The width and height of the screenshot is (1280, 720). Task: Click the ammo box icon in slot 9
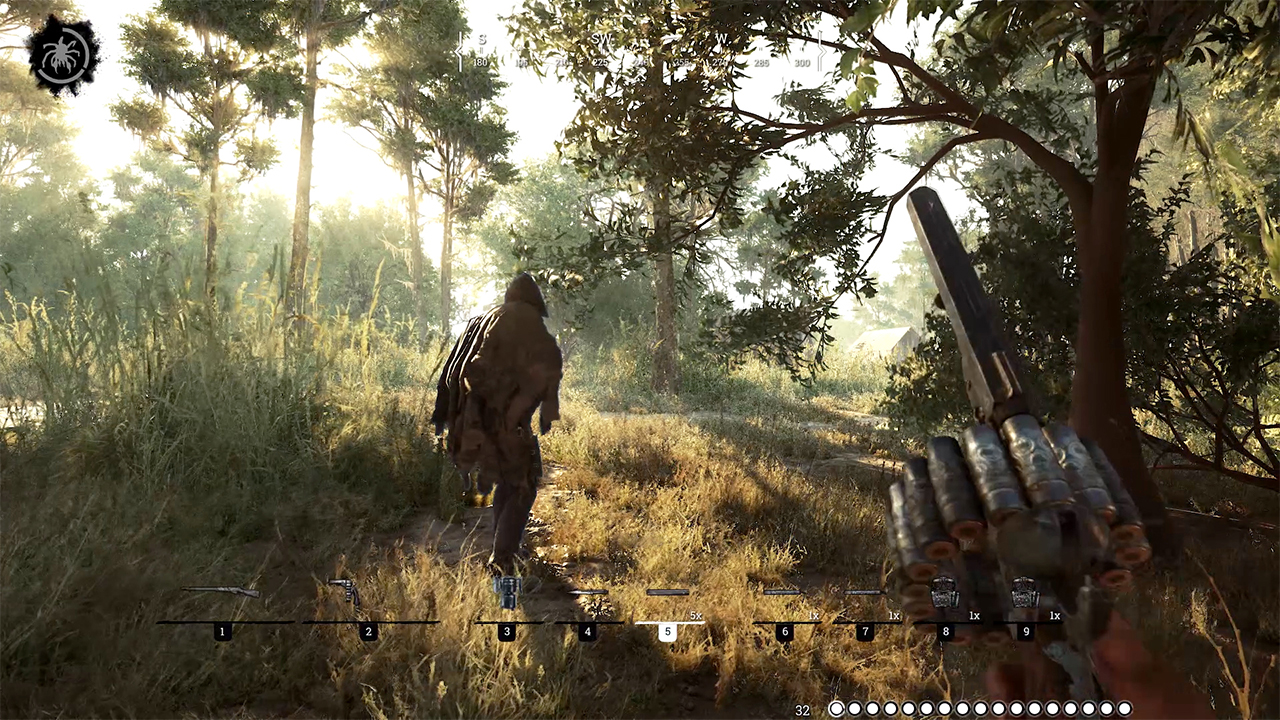coord(1025,591)
